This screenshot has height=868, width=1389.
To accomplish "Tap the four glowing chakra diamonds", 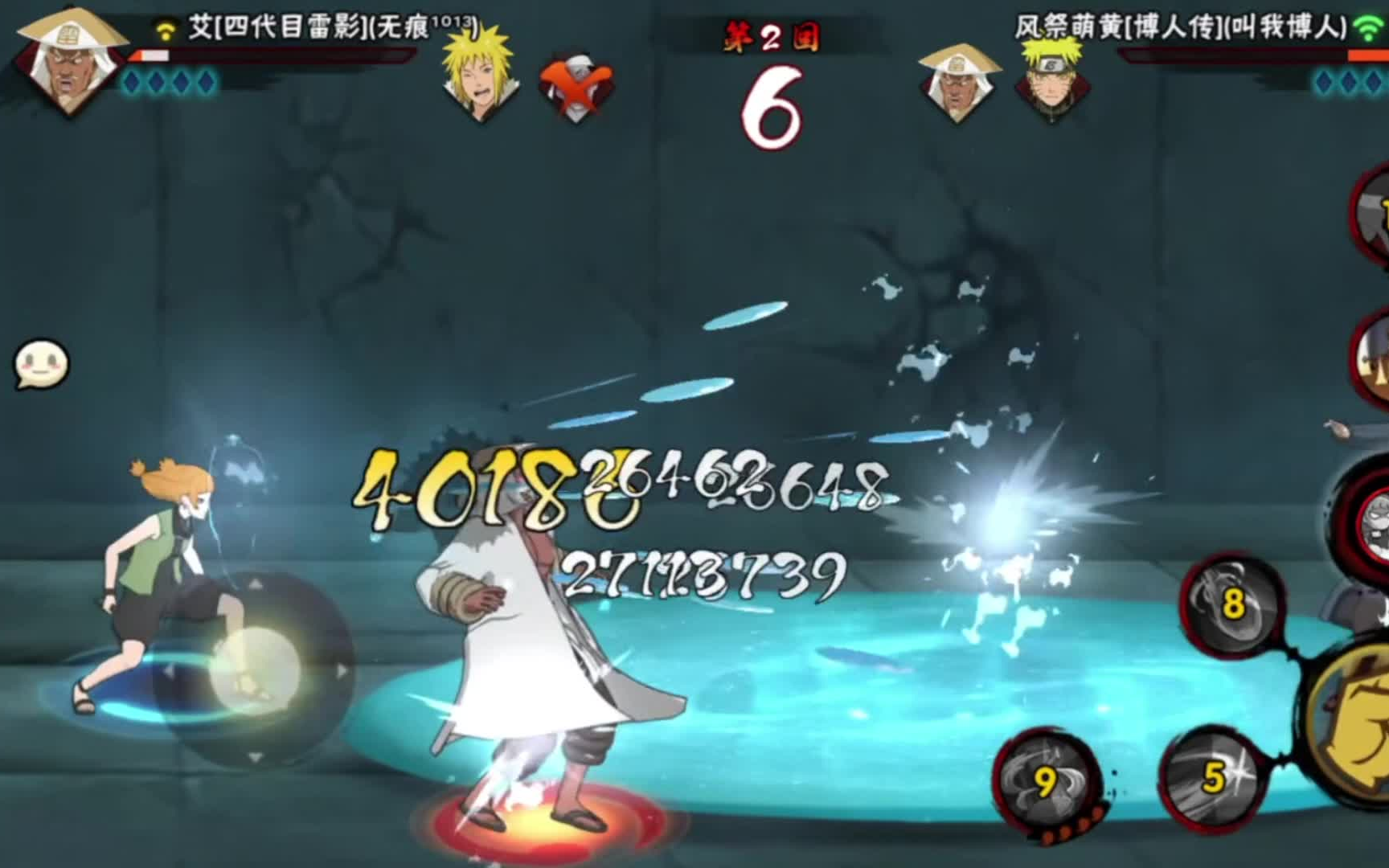I will [167, 84].
